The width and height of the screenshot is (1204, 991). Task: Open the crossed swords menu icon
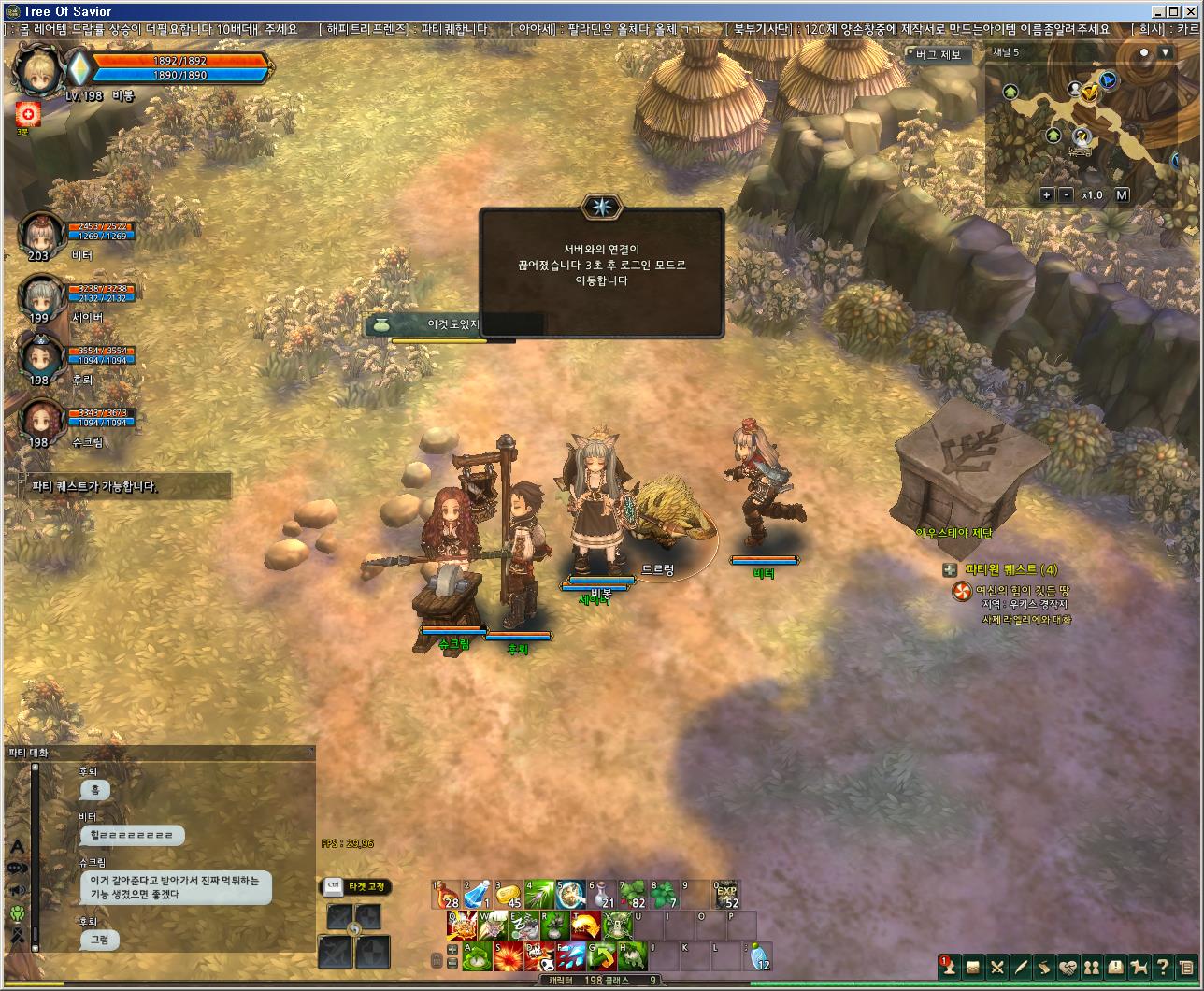pos(997,967)
